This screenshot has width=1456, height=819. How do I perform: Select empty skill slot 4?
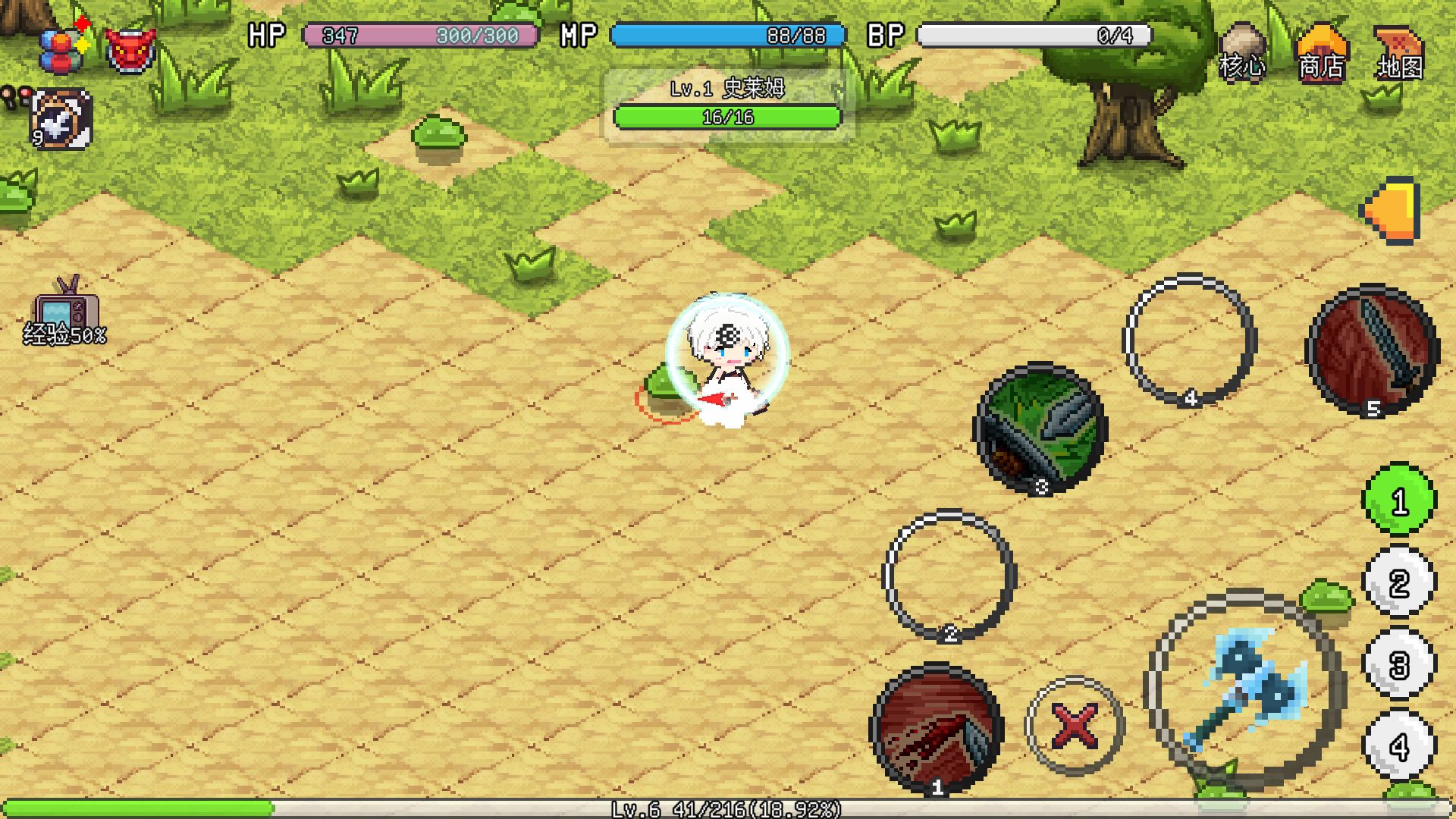click(1189, 341)
